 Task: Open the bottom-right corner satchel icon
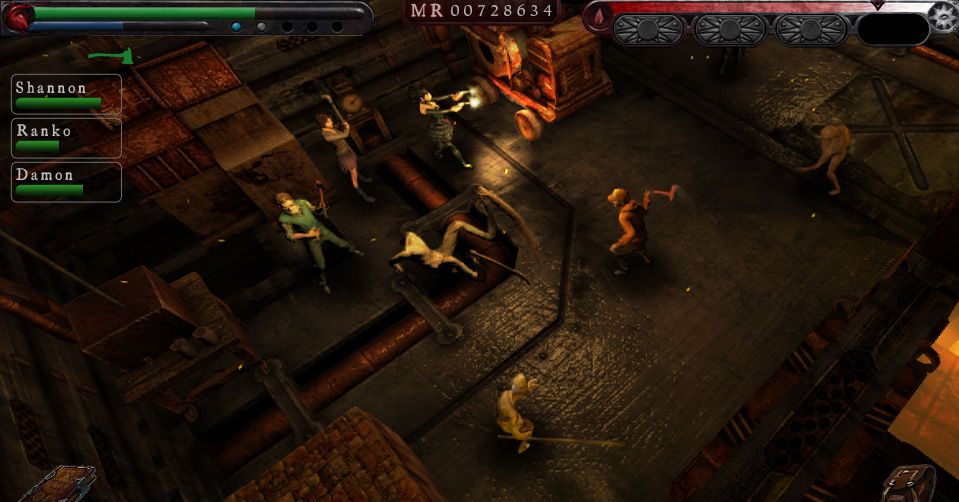pos(910,484)
